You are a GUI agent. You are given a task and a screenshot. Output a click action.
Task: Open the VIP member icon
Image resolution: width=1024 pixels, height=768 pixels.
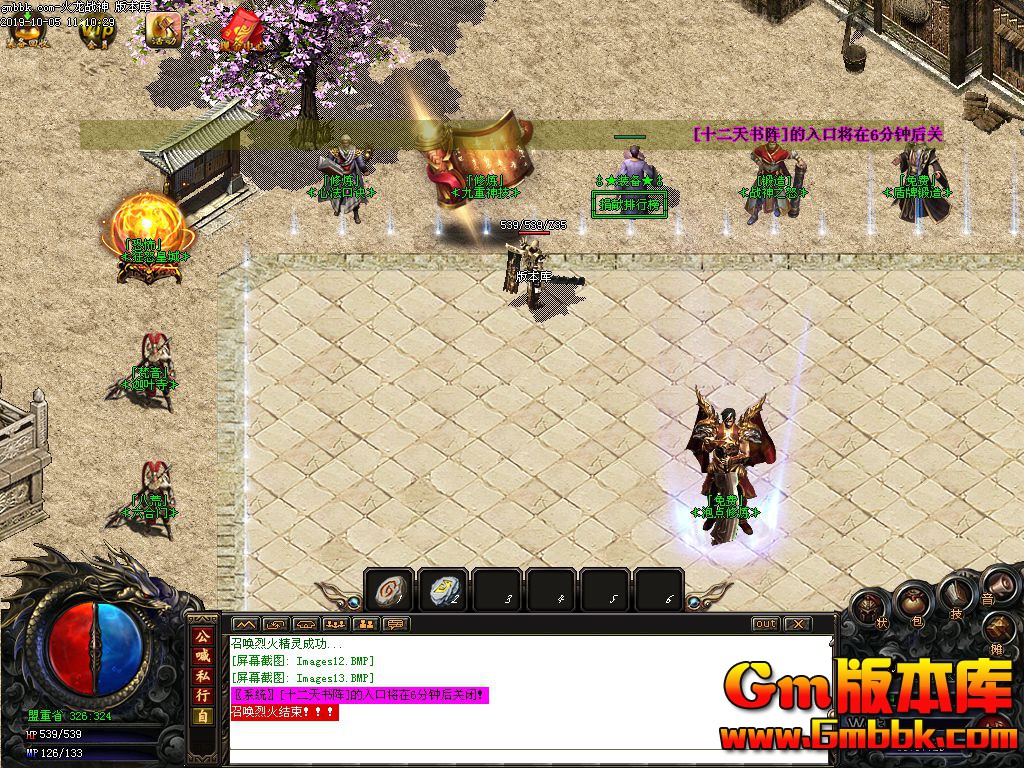tap(98, 31)
